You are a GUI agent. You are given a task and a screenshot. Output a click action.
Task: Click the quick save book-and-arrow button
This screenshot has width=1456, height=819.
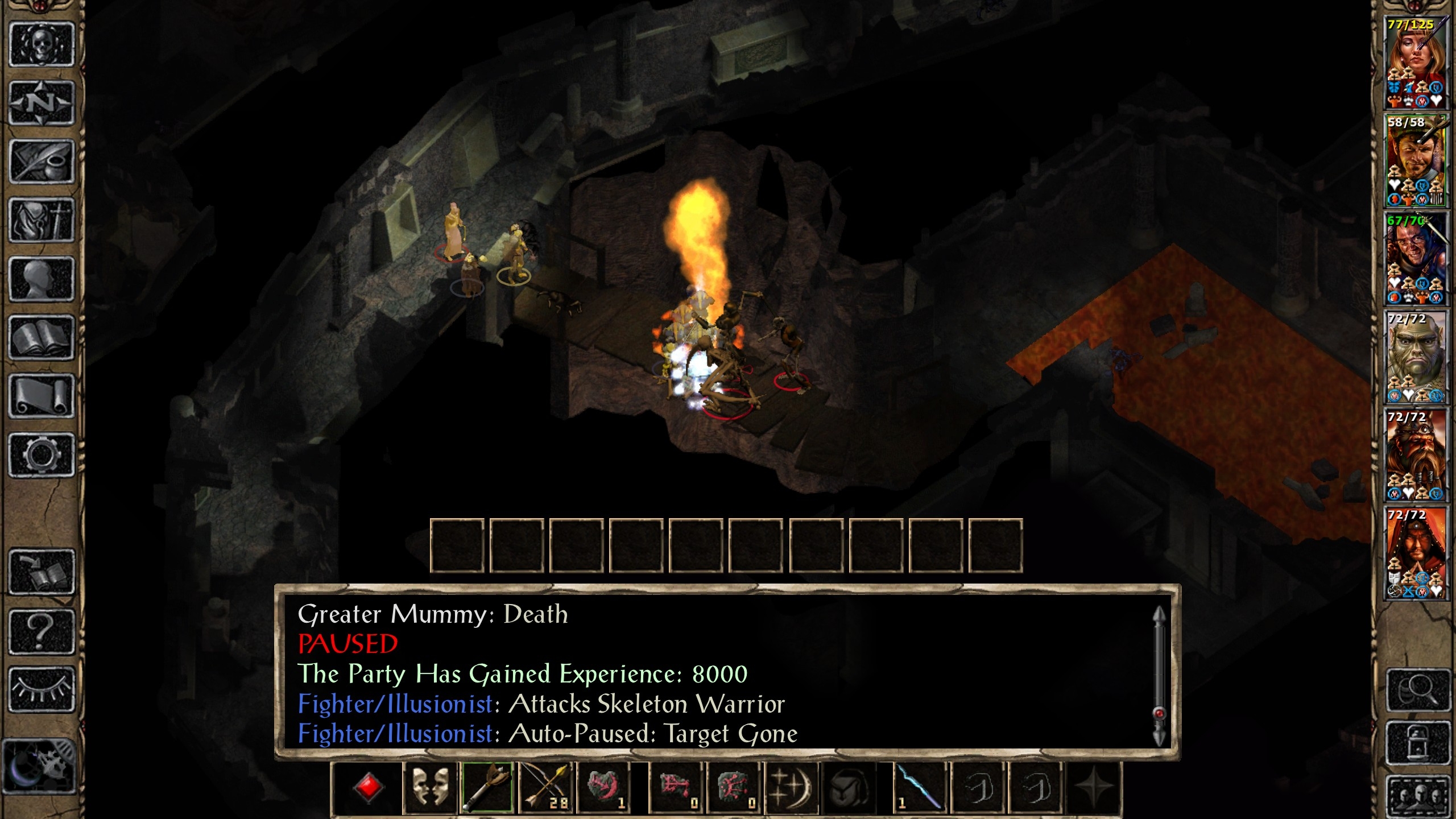(x=42, y=572)
